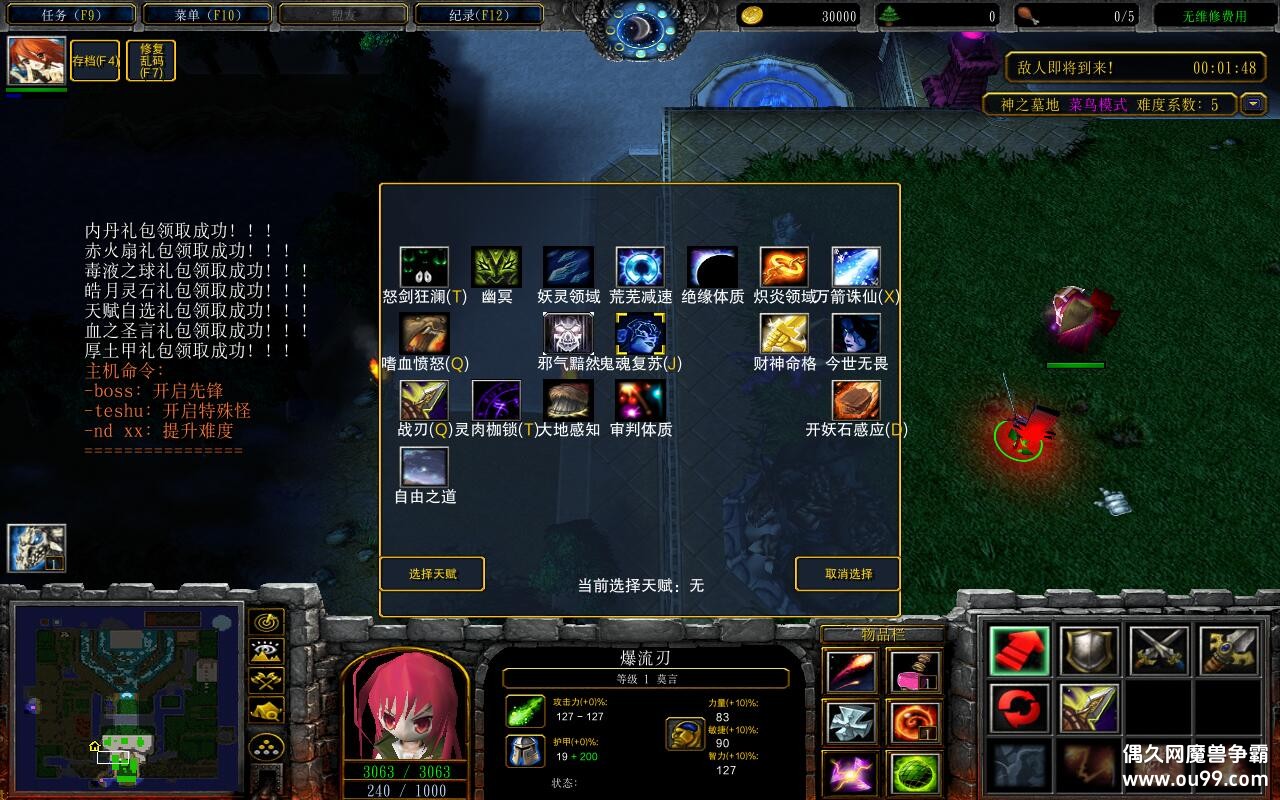Cancel with the 取消选择 button
1280x800 pixels.
pyautogui.click(x=848, y=574)
